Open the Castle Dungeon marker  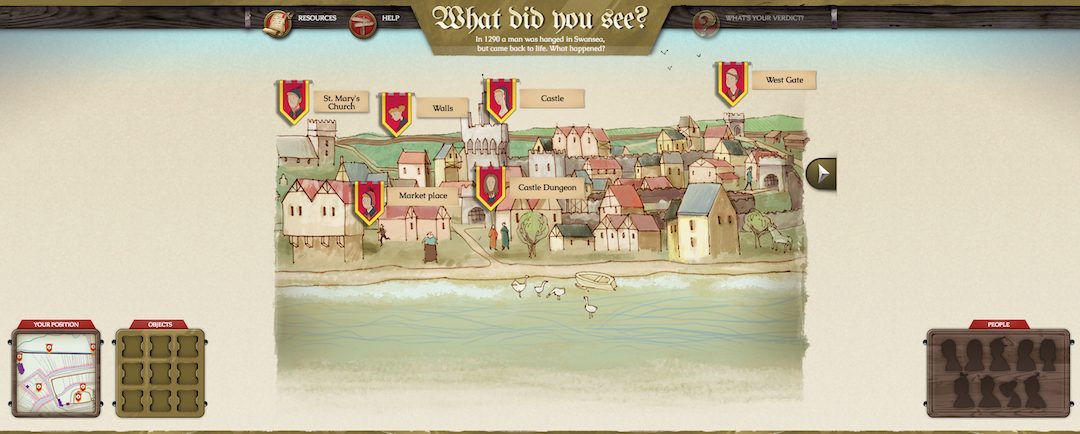(489, 187)
